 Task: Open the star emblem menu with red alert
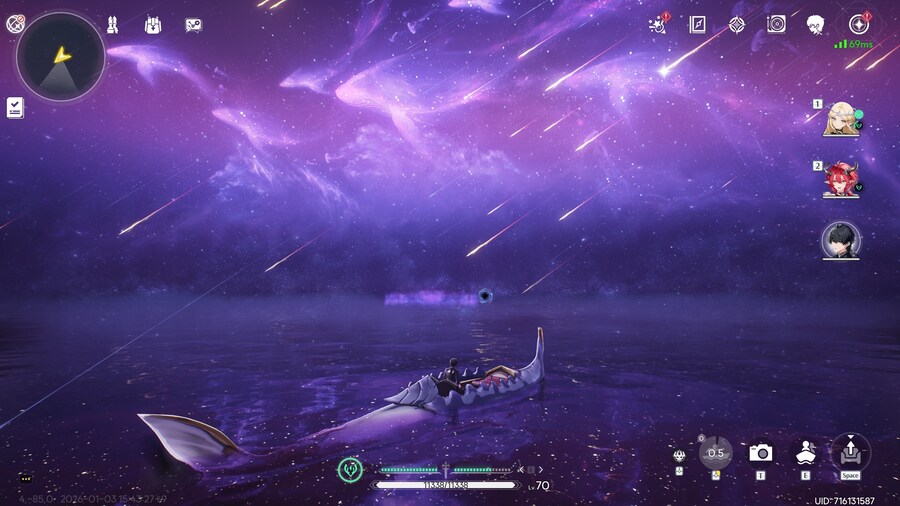857,24
